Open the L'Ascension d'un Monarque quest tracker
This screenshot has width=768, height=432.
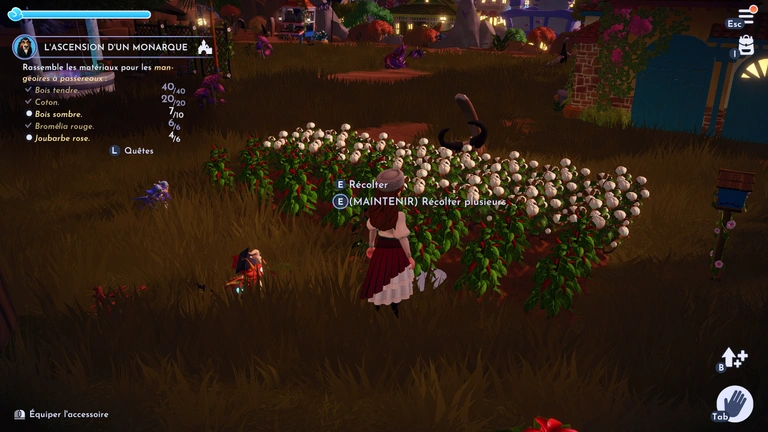tap(117, 47)
